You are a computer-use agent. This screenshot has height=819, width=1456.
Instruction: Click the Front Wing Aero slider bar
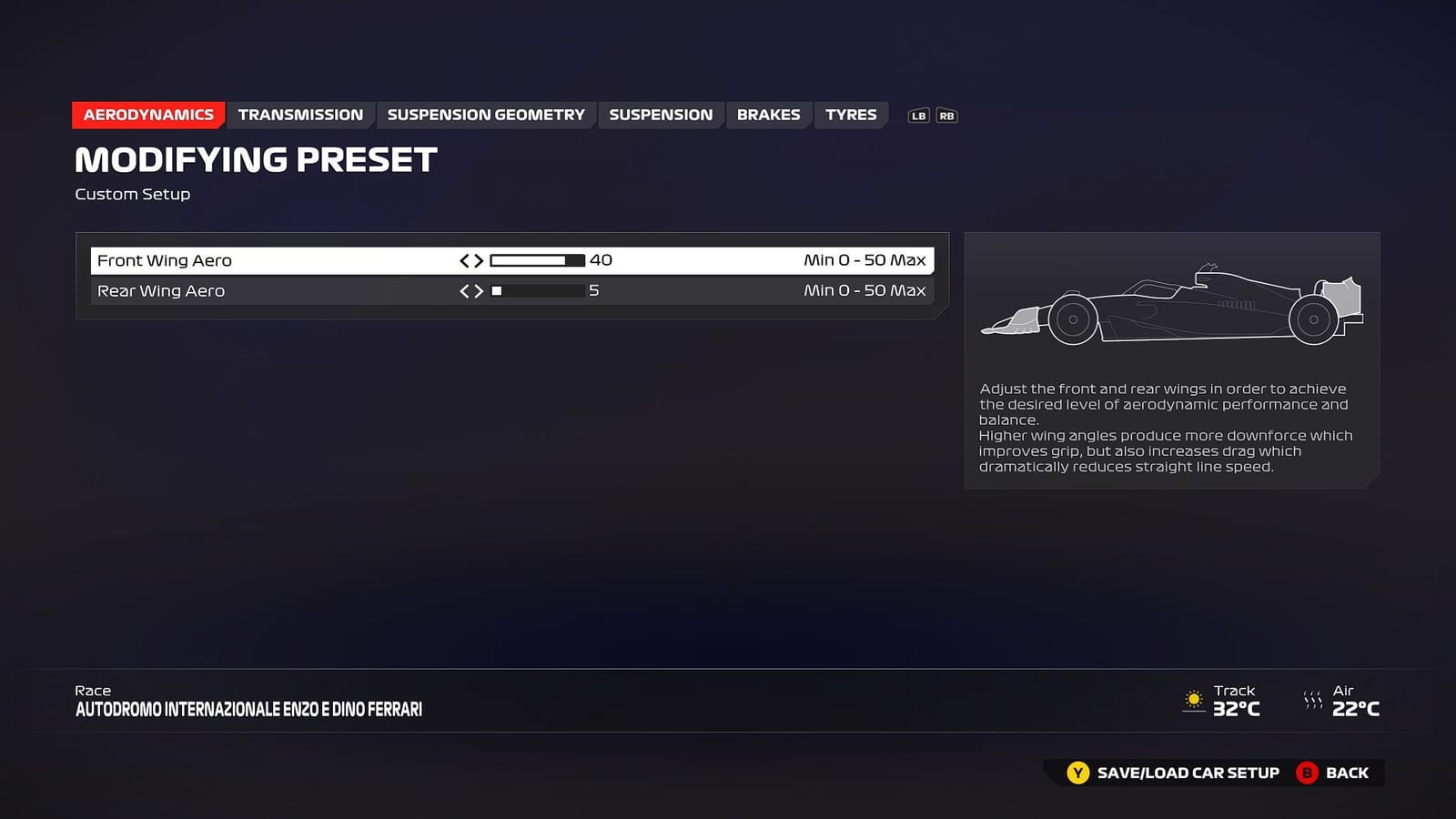(539, 260)
